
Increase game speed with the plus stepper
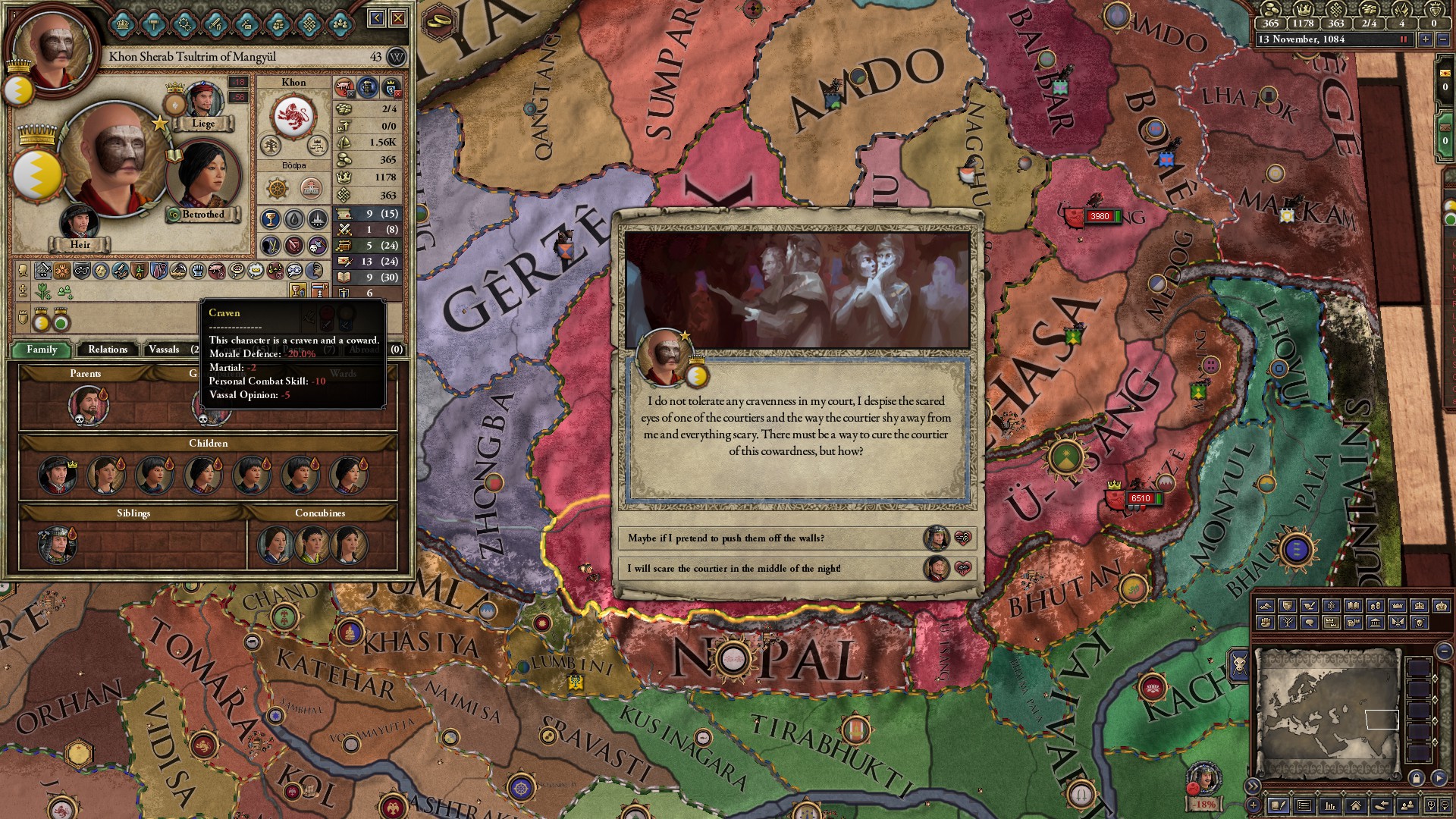(x=1426, y=39)
